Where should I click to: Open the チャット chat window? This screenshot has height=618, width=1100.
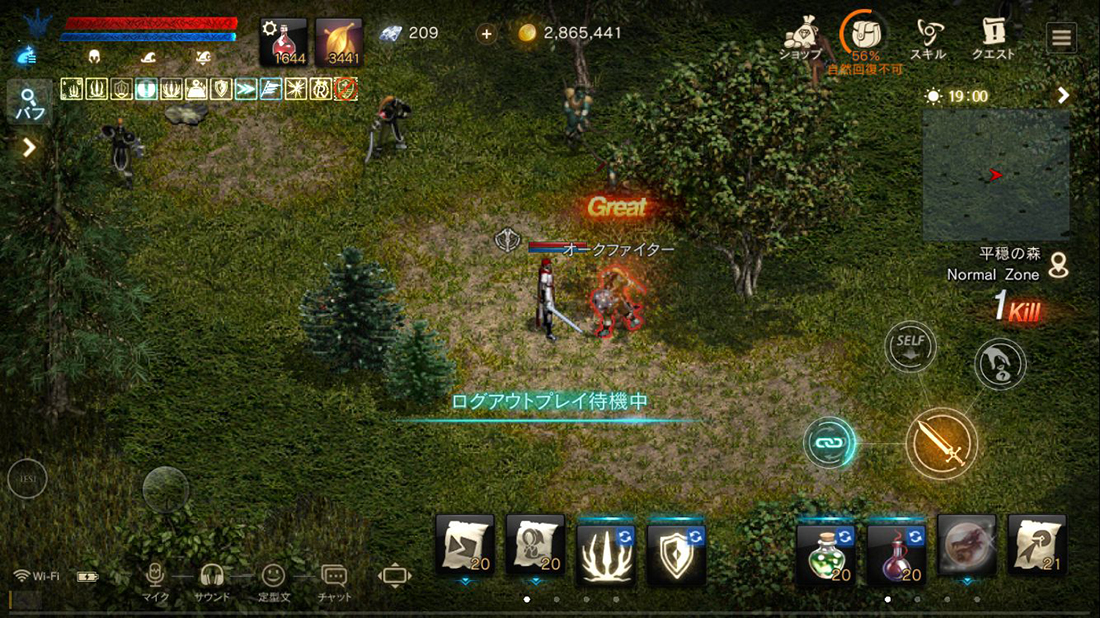(334, 580)
